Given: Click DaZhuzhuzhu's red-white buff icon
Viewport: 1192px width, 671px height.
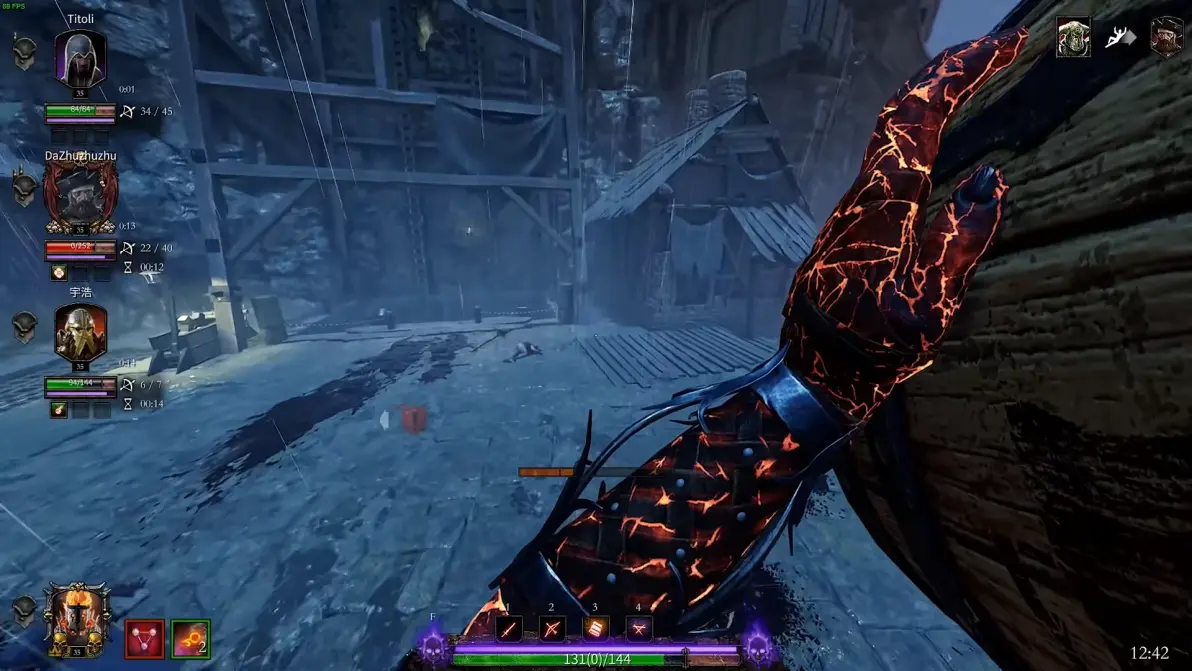Looking at the screenshot, I should (x=59, y=272).
